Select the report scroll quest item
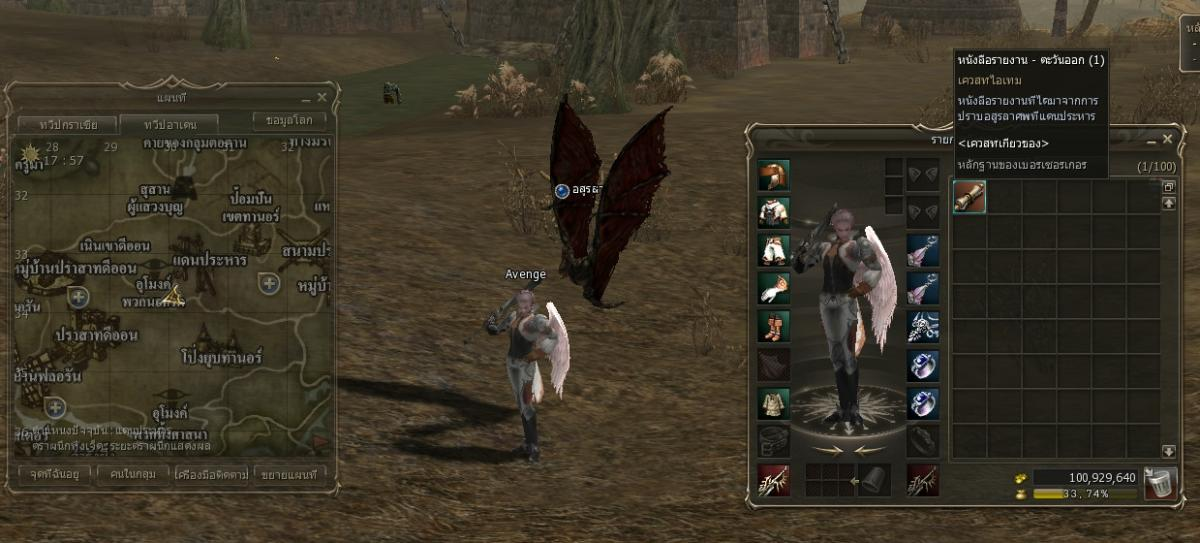Viewport: 1200px width, 543px height. pos(969,197)
